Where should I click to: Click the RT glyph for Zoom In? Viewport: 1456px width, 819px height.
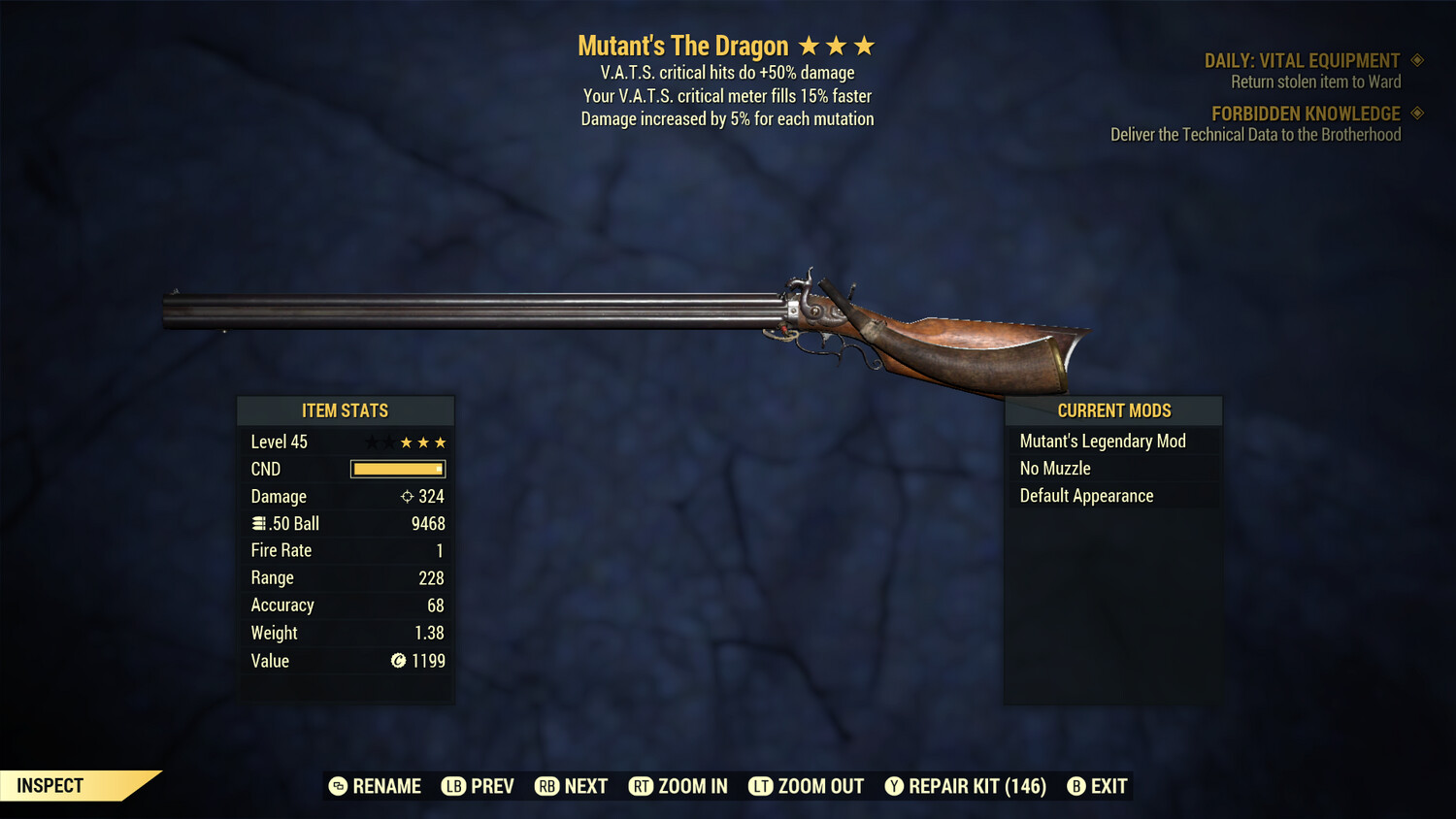coord(641,786)
